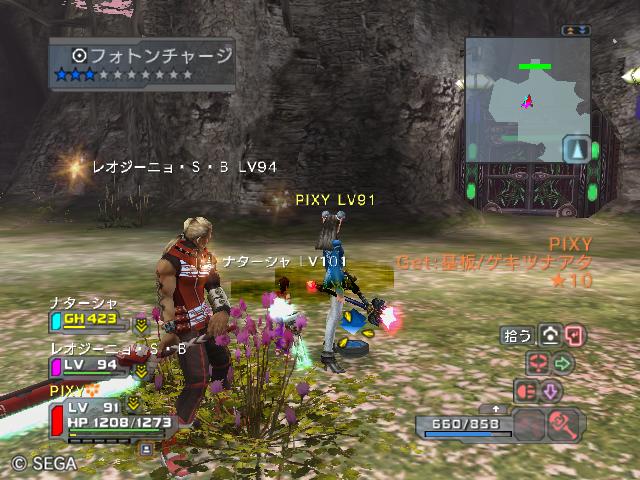Click the up-arrow tab above the PP gauge
This screenshot has width=640, height=480.
(x=497, y=409)
